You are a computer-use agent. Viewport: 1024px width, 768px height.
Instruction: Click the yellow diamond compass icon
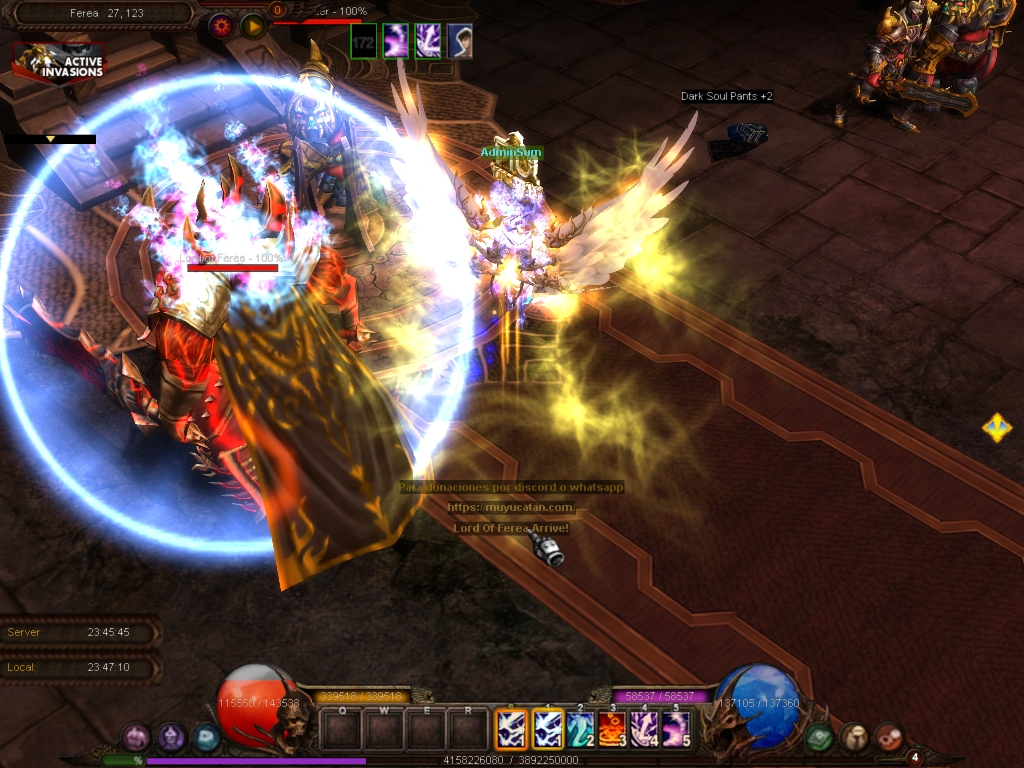(x=996, y=428)
